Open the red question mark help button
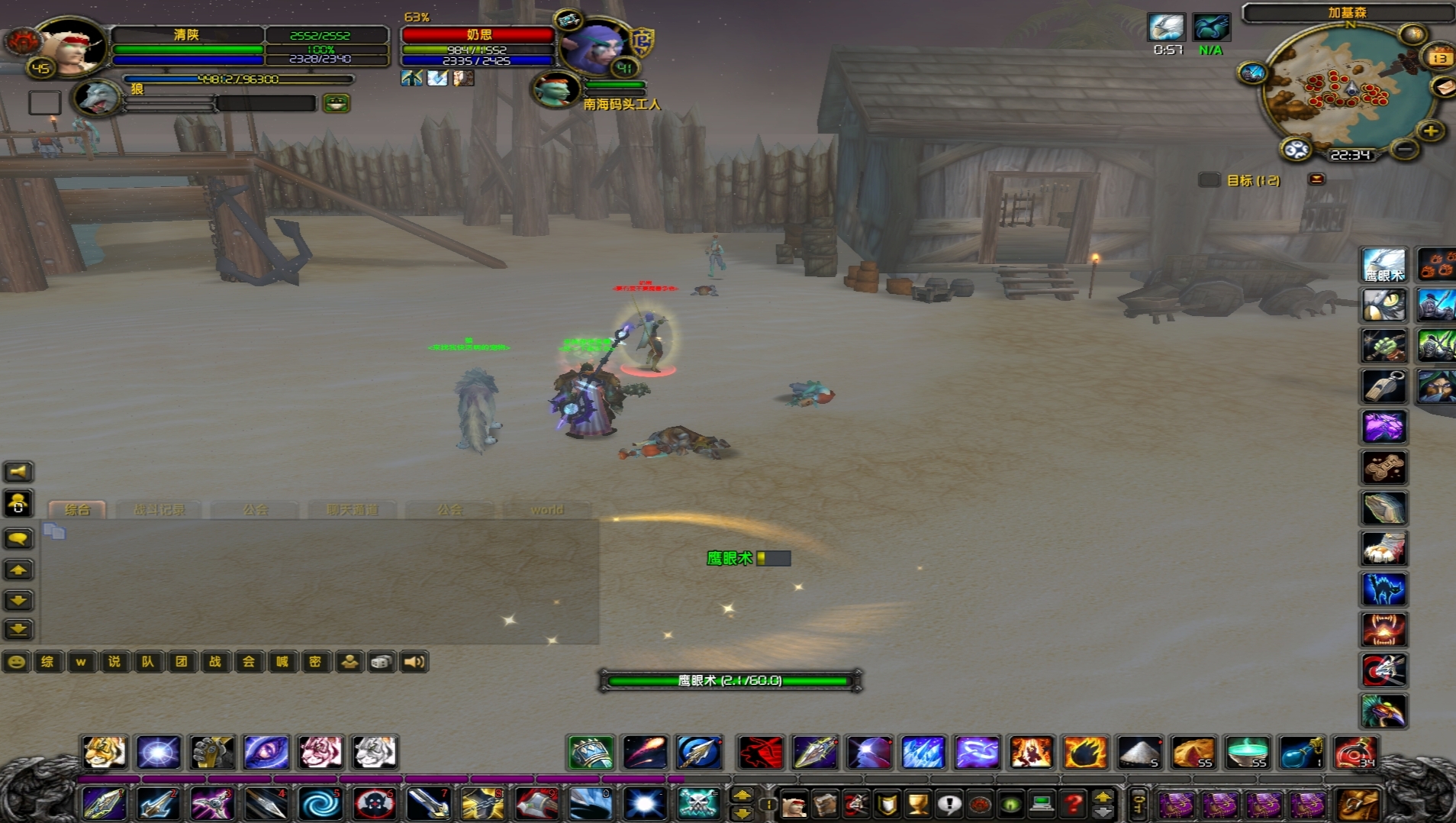The height and width of the screenshot is (823, 1456). click(x=1073, y=804)
